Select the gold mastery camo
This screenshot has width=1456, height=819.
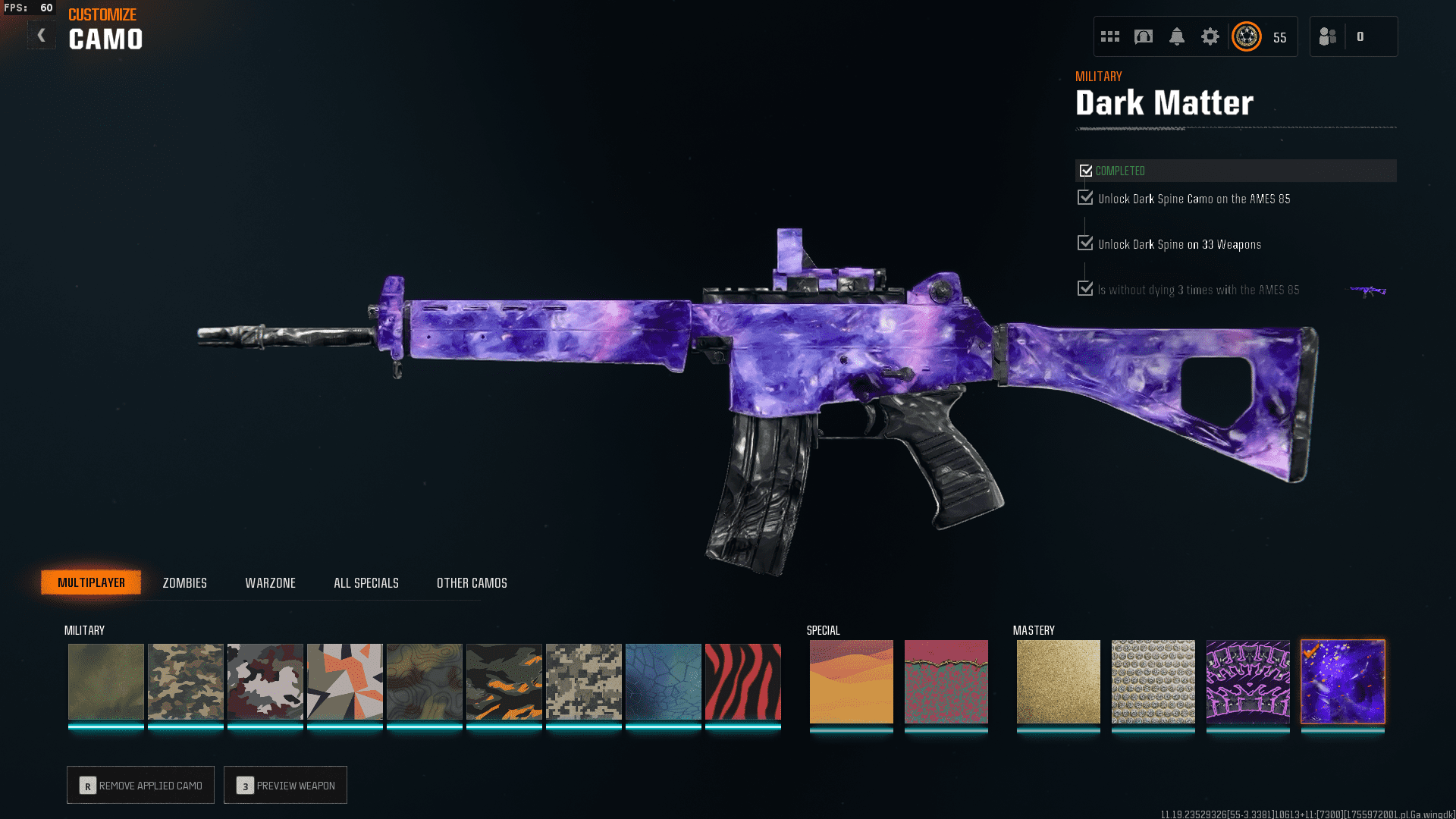pyautogui.click(x=1058, y=682)
